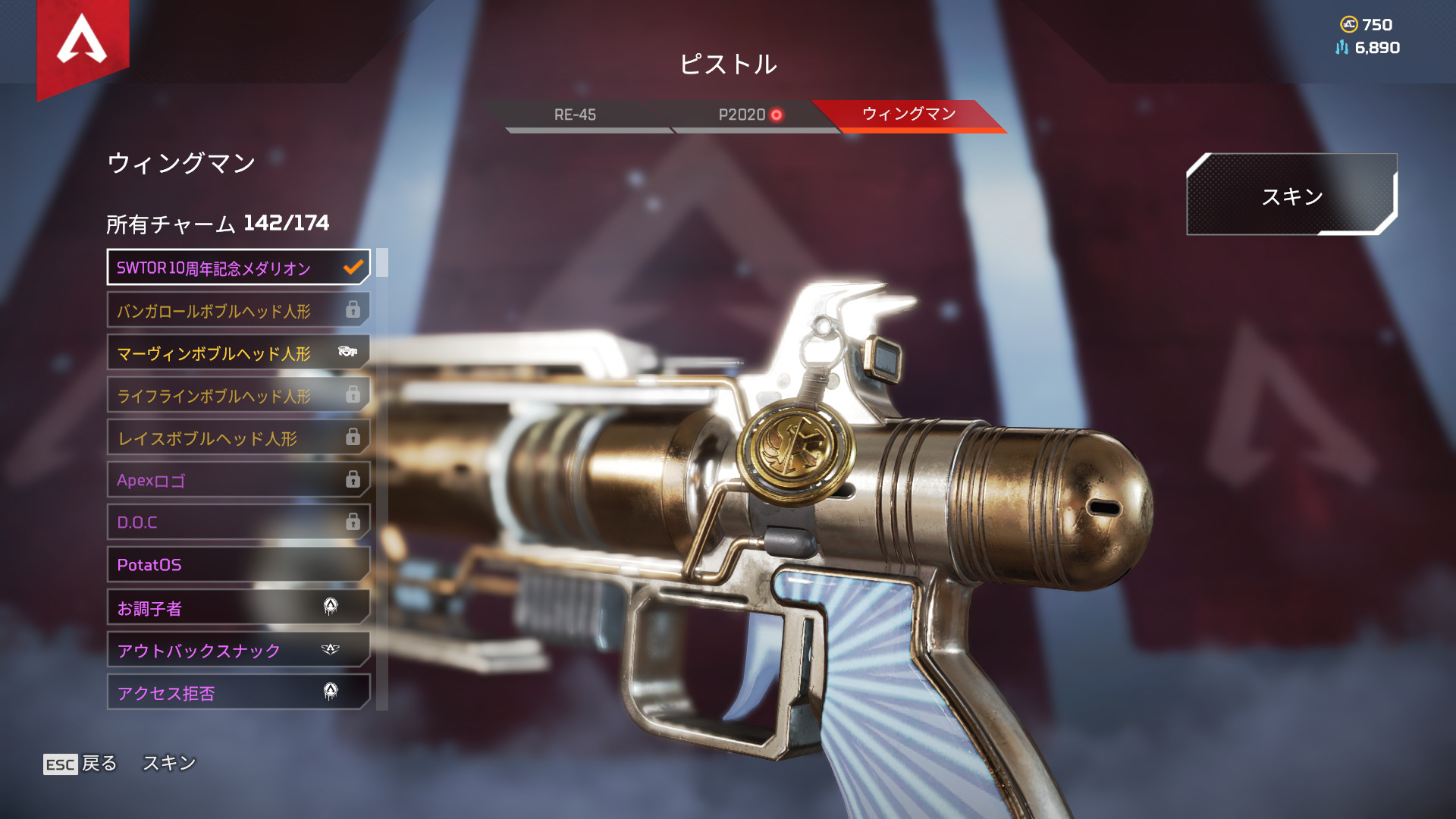The image size is (1456, 819).
Task: Click the Apex Legends logo banner
Action: point(83,42)
